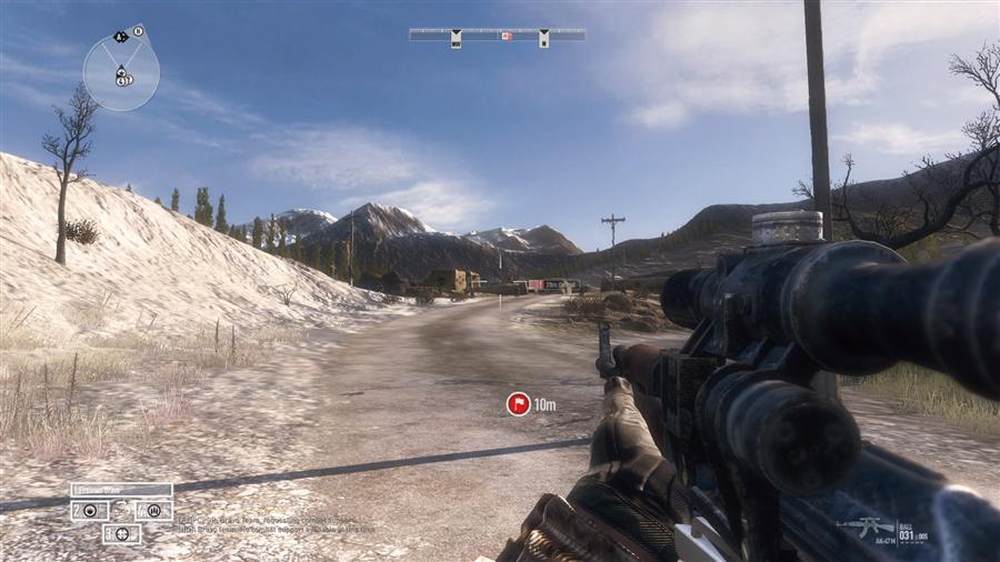Select squad member slot number 3

coord(121,534)
